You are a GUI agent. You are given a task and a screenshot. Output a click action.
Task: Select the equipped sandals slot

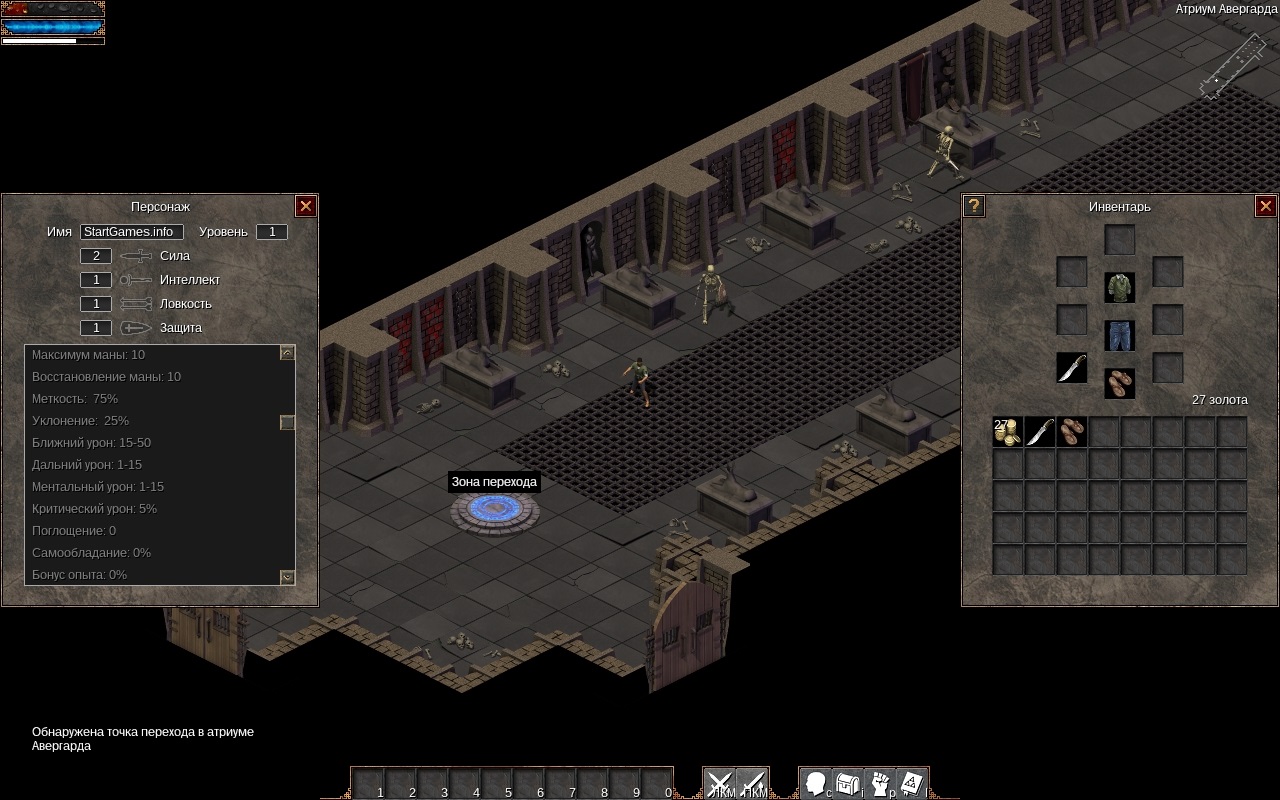point(1120,383)
